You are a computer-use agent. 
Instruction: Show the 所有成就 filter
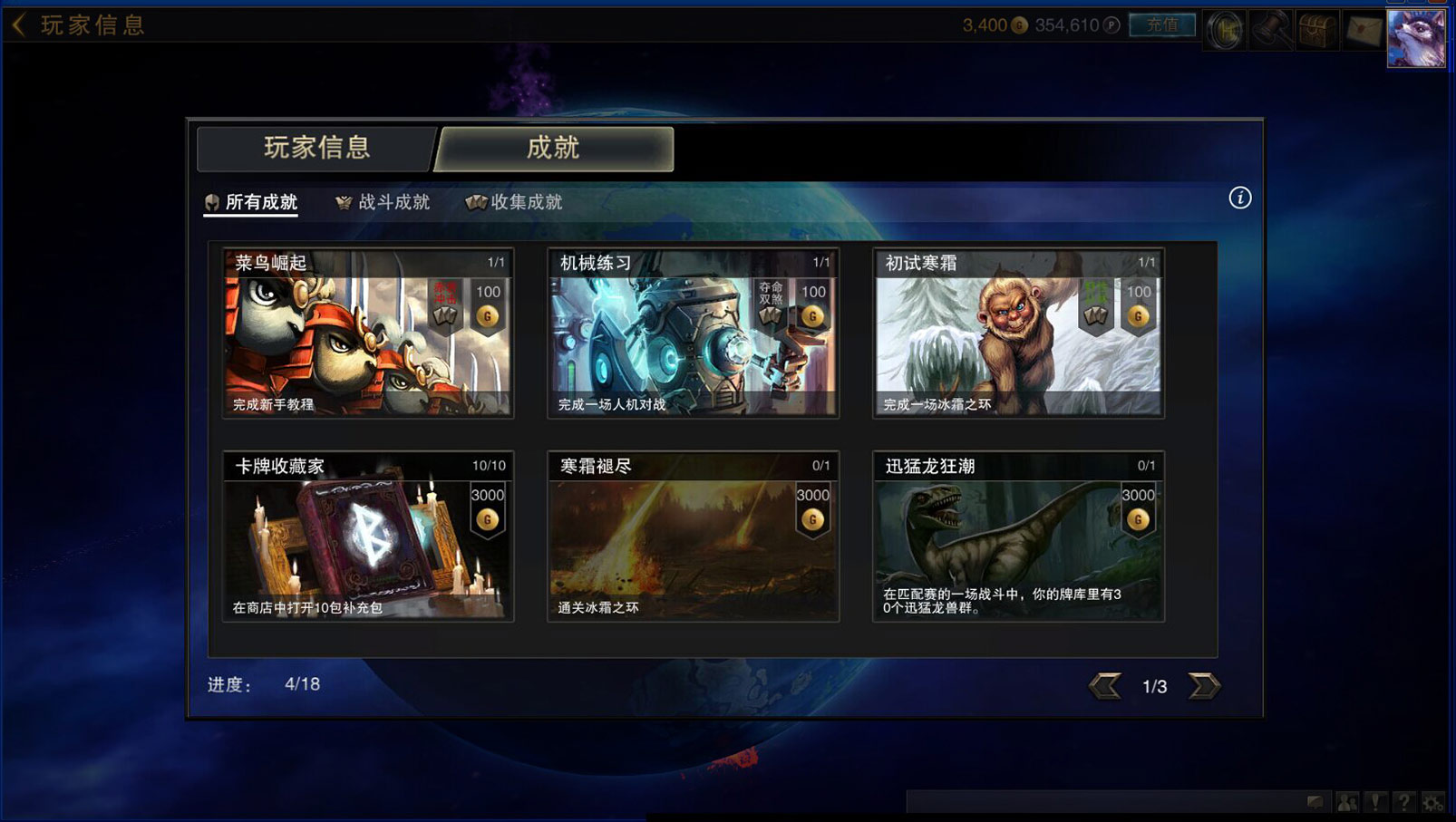click(x=252, y=202)
